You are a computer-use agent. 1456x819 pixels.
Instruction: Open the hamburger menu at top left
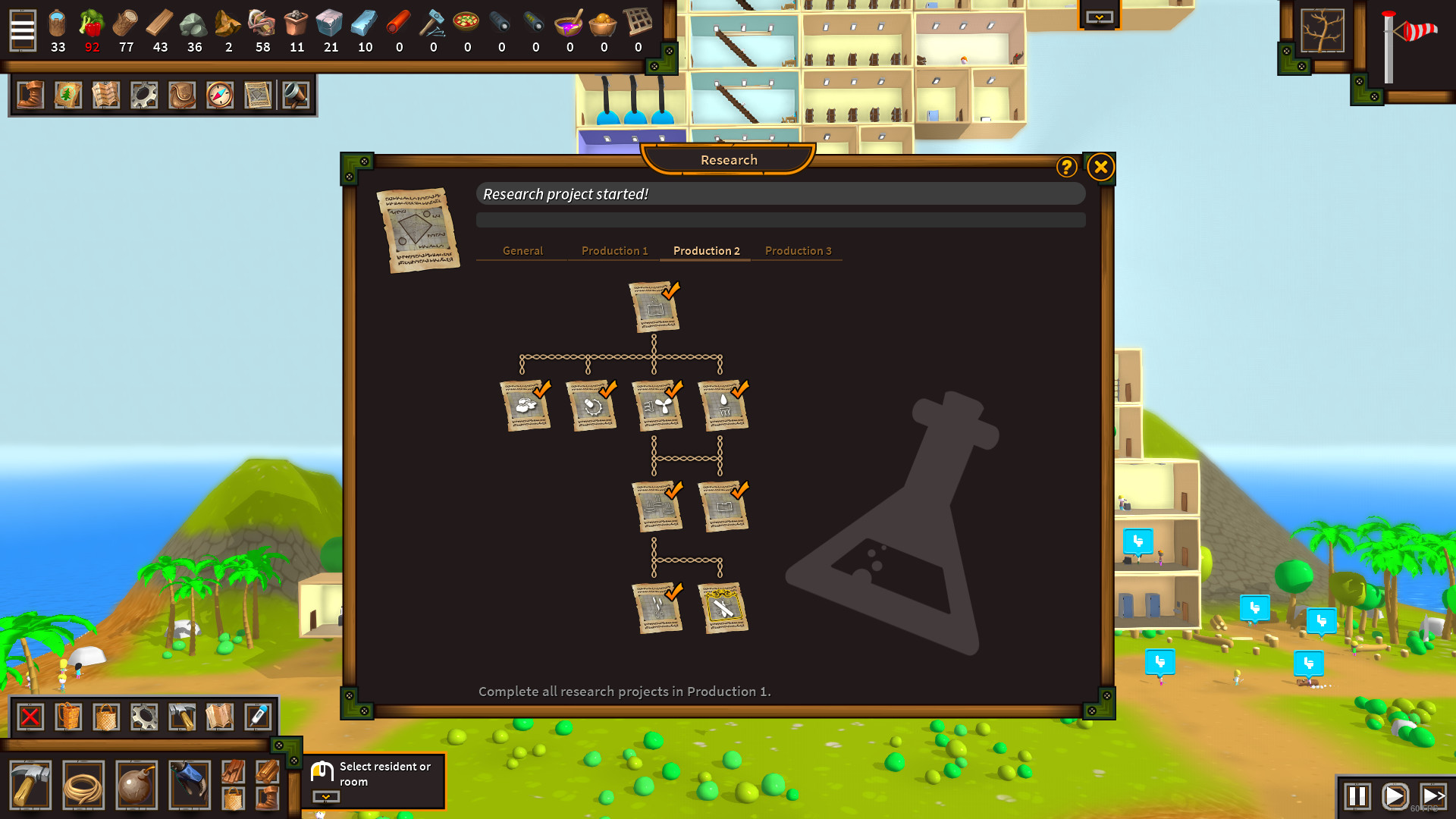[x=22, y=30]
